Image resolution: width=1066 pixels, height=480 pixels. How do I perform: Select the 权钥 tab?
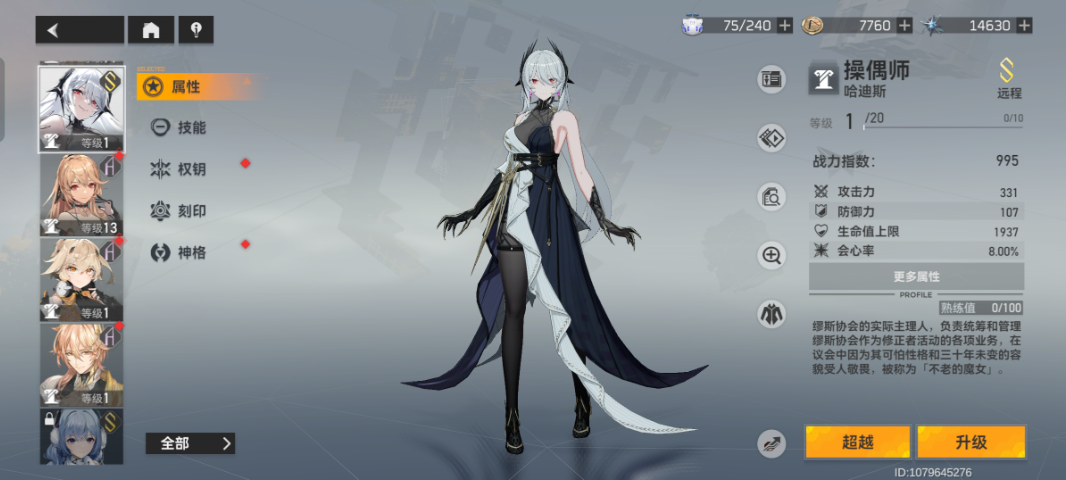tap(190, 169)
